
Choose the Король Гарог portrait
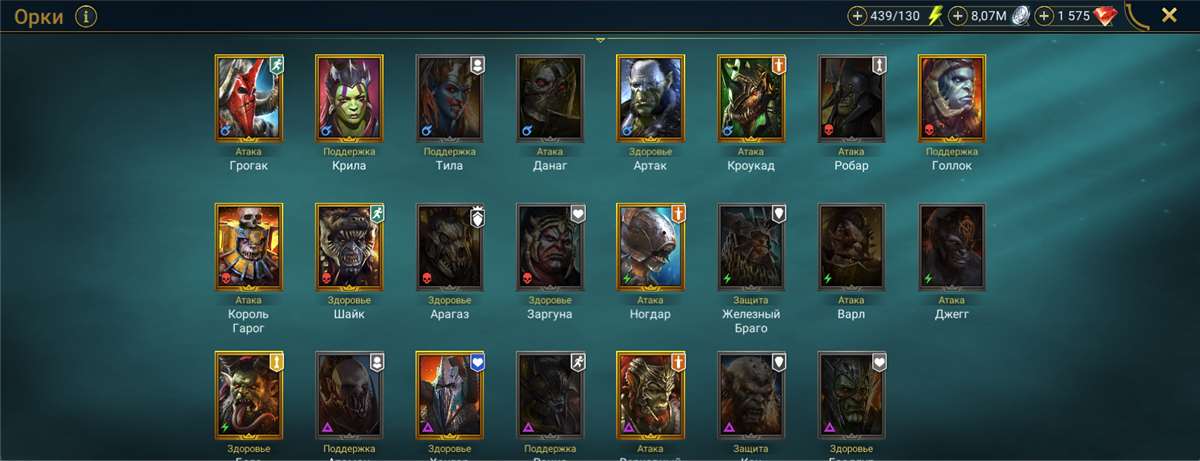click(x=249, y=247)
